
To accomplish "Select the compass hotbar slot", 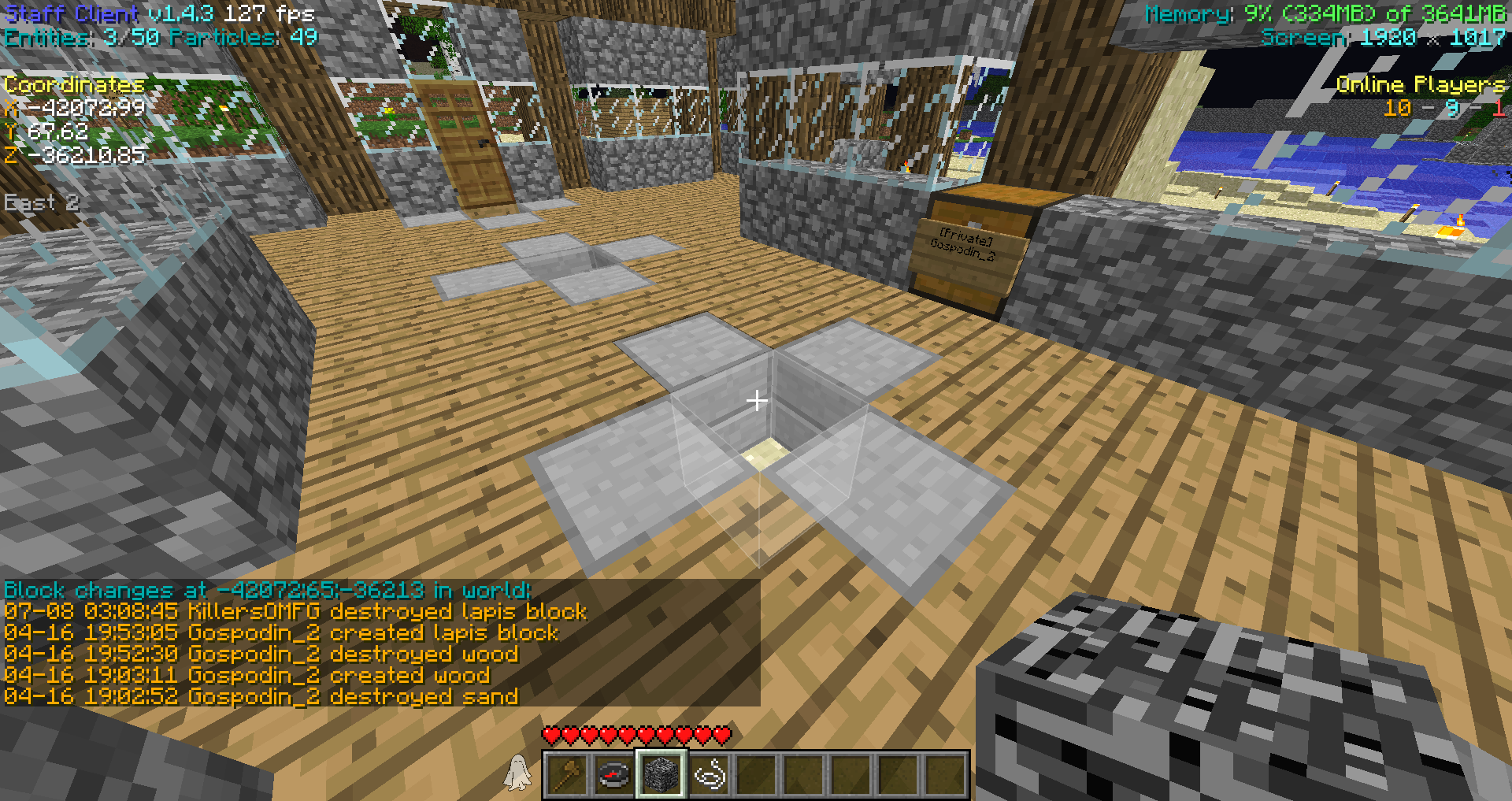I will click(x=614, y=774).
